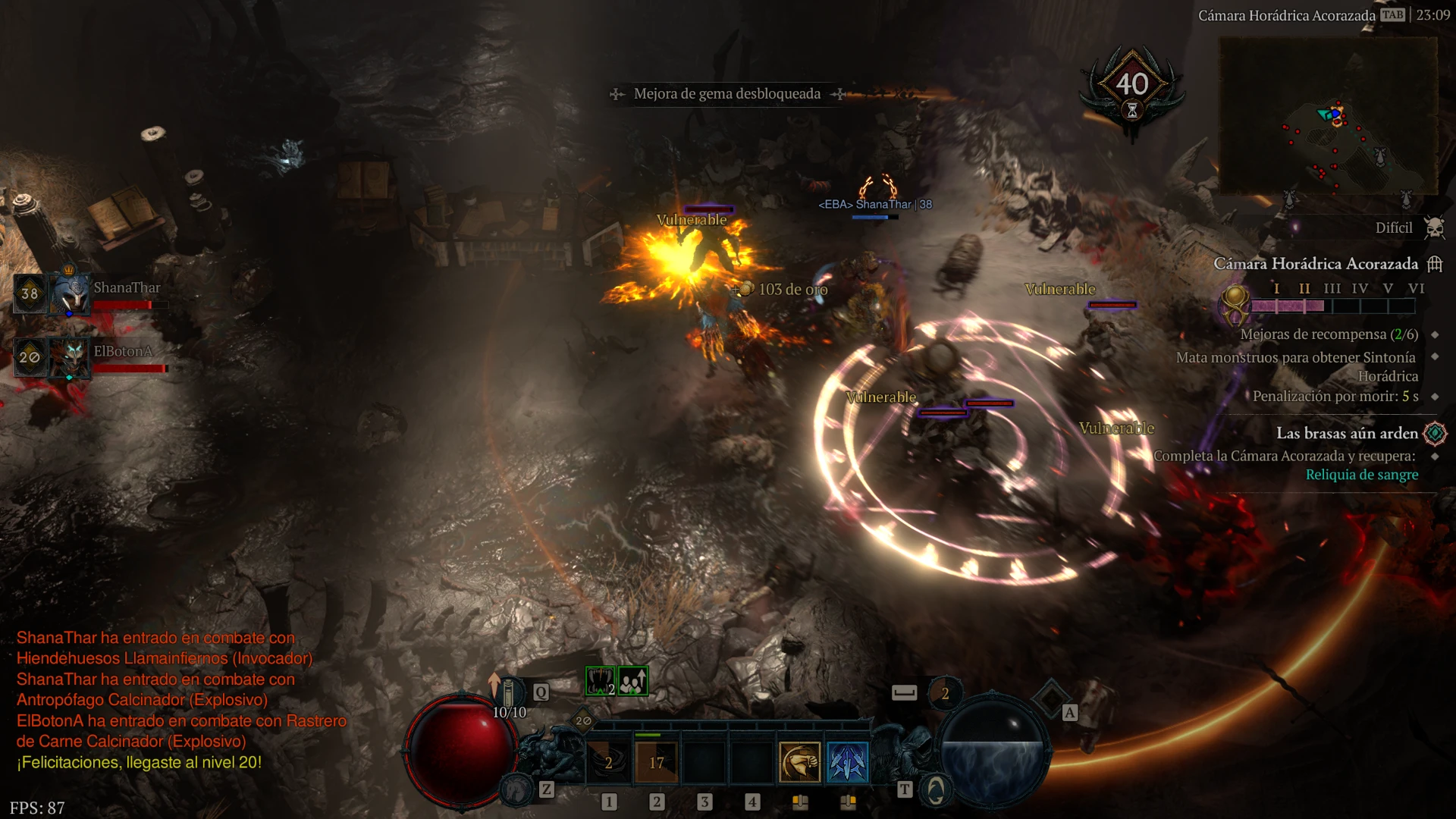Open the town portal icon by the resource orb

click(x=936, y=790)
